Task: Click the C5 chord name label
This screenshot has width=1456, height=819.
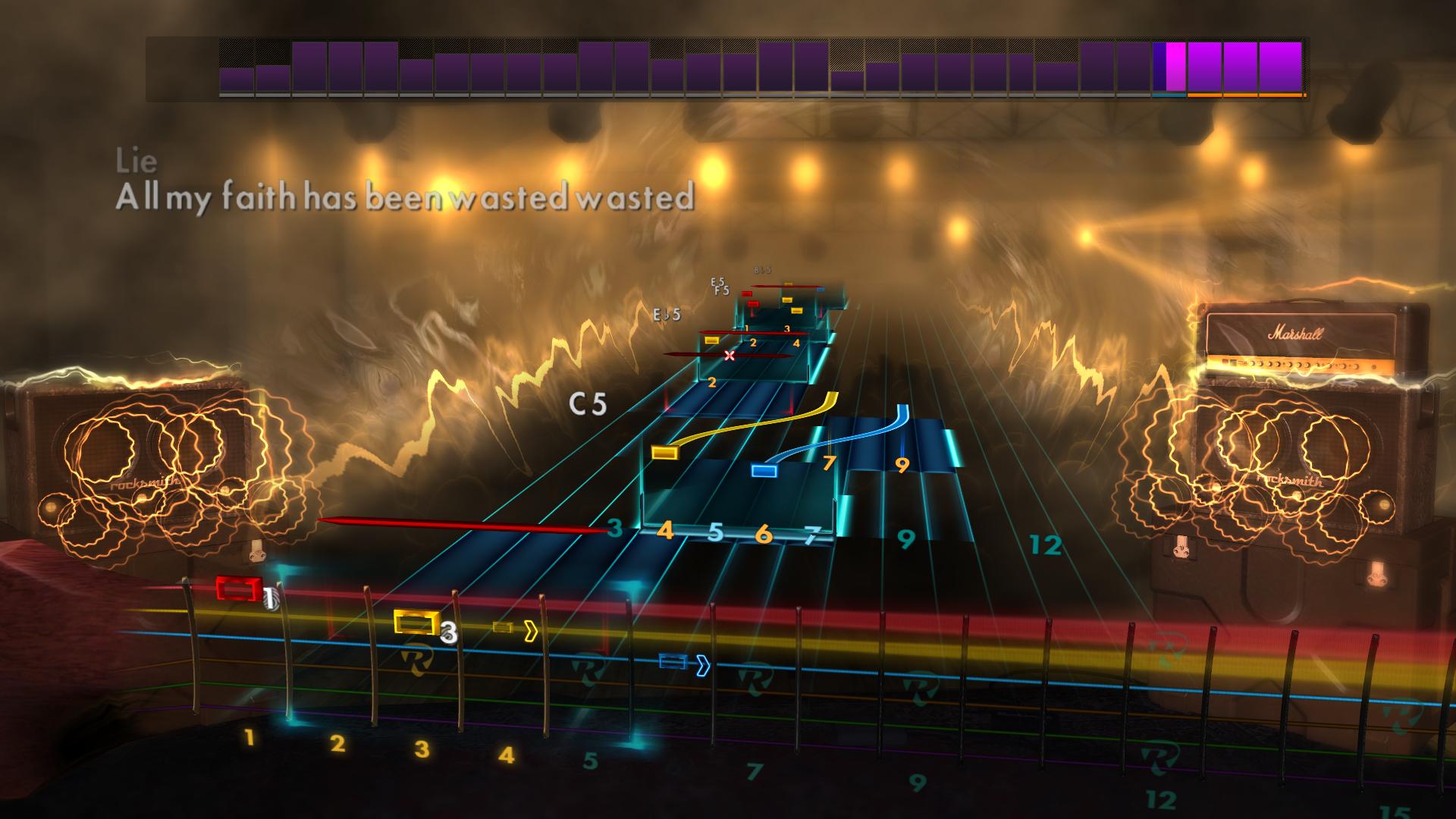Action: point(588,402)
